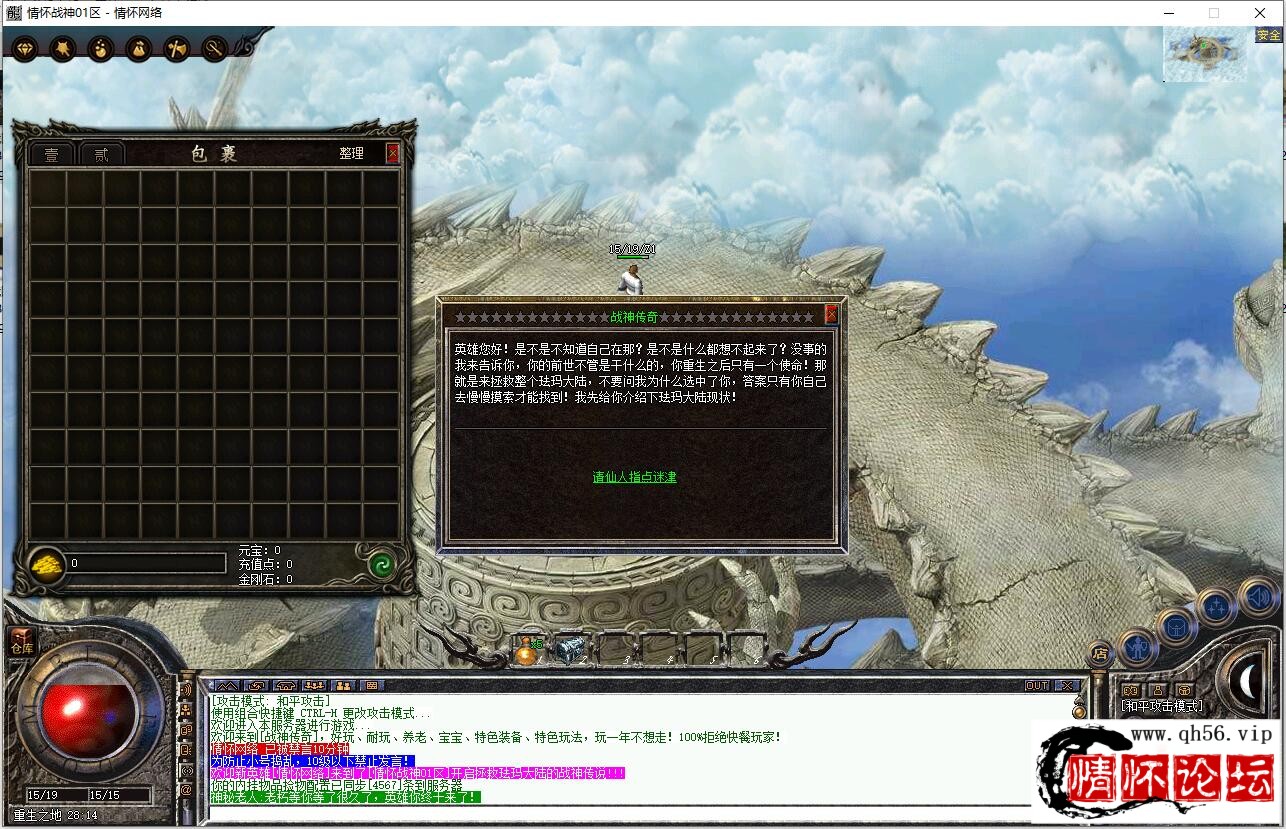This screenshot has width=1286, height=829.
Task: Select the treasure chest hotbar slot
Action: (x=570, y=650)
